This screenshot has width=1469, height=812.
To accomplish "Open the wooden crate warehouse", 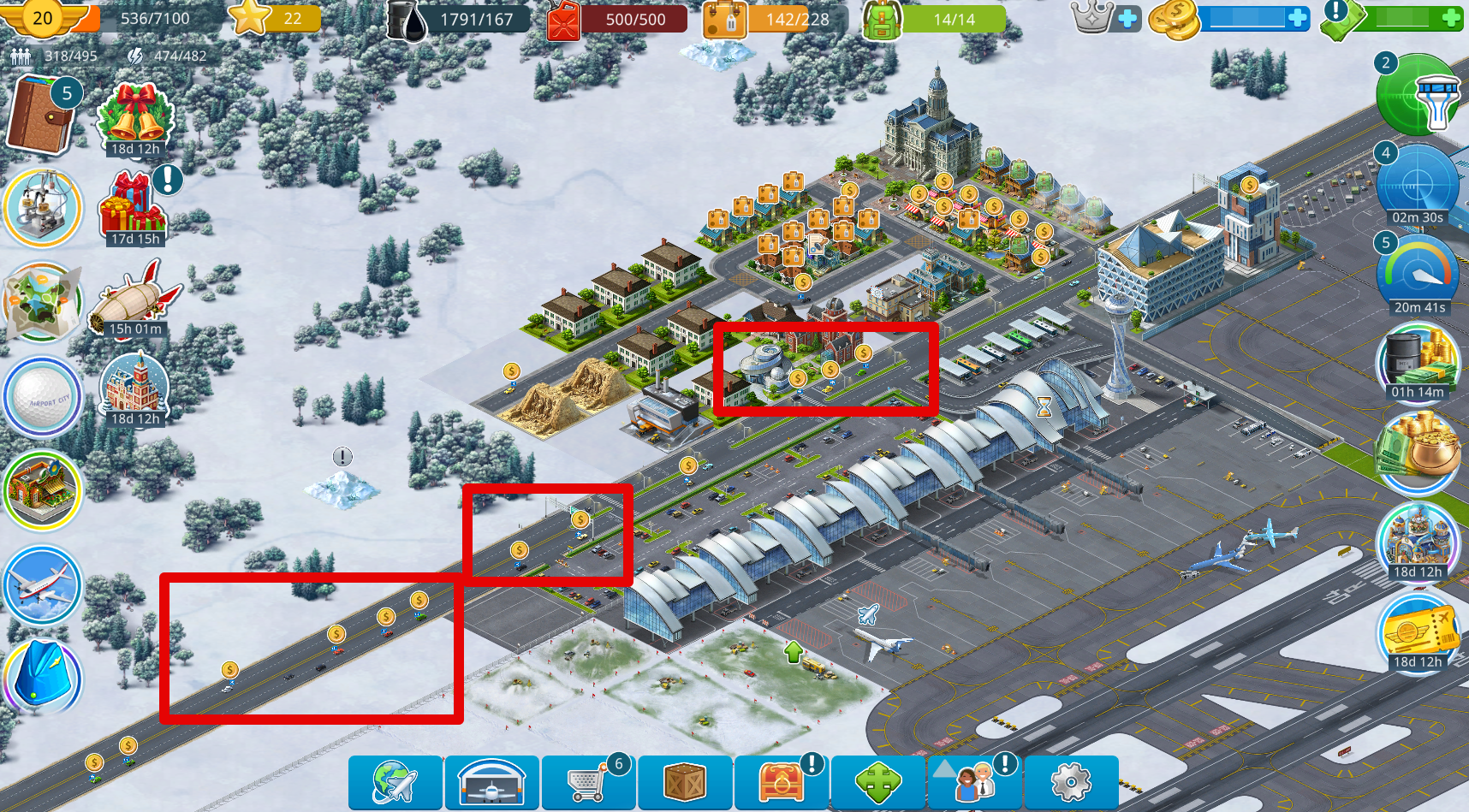I will pos(685,782).
